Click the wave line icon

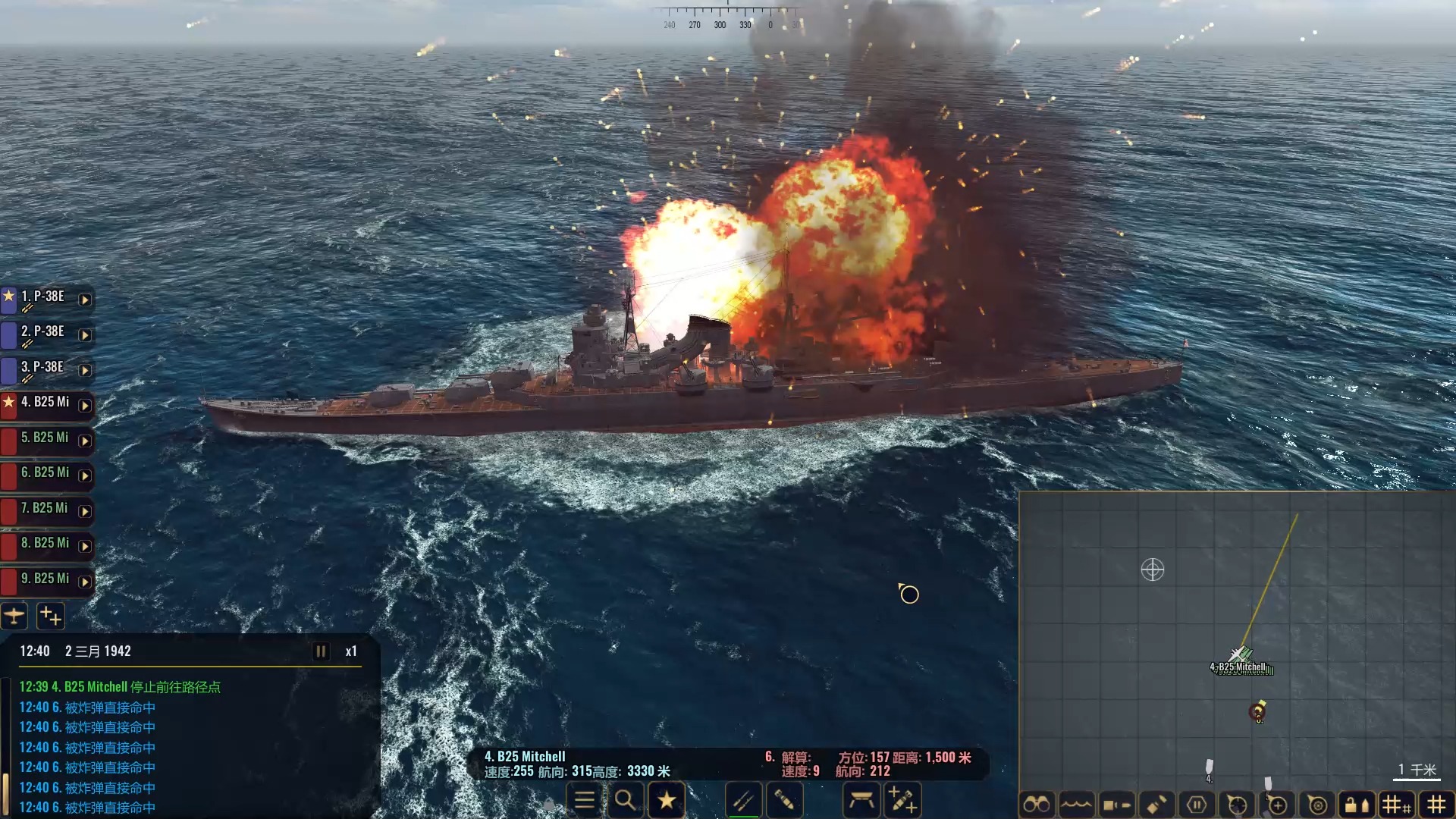pyautogui.click(x=1076, y=804)
